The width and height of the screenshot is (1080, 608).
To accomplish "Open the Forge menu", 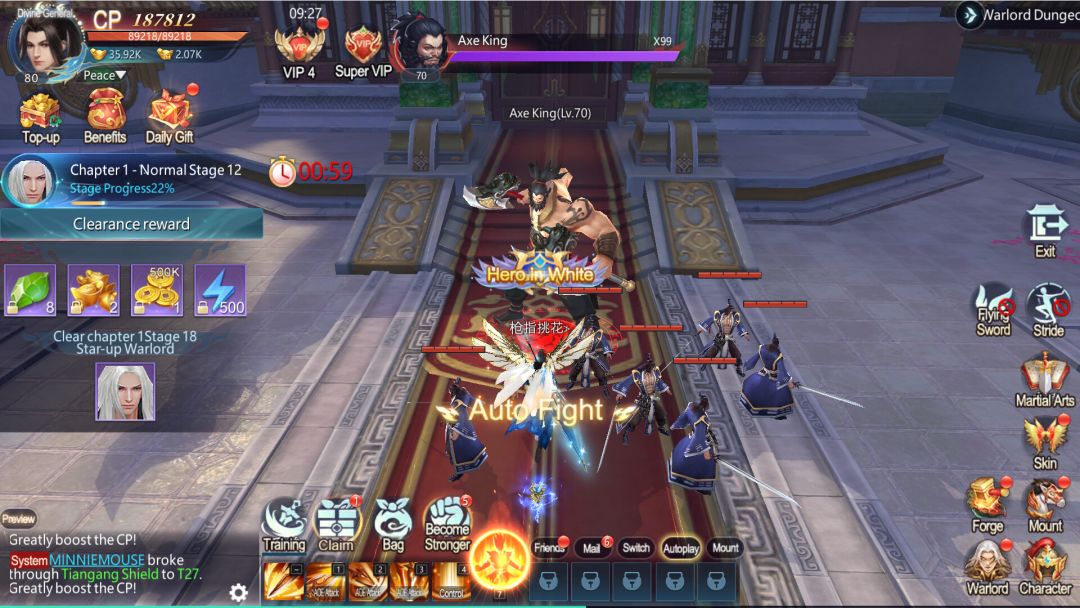I will tap(987, 505).
